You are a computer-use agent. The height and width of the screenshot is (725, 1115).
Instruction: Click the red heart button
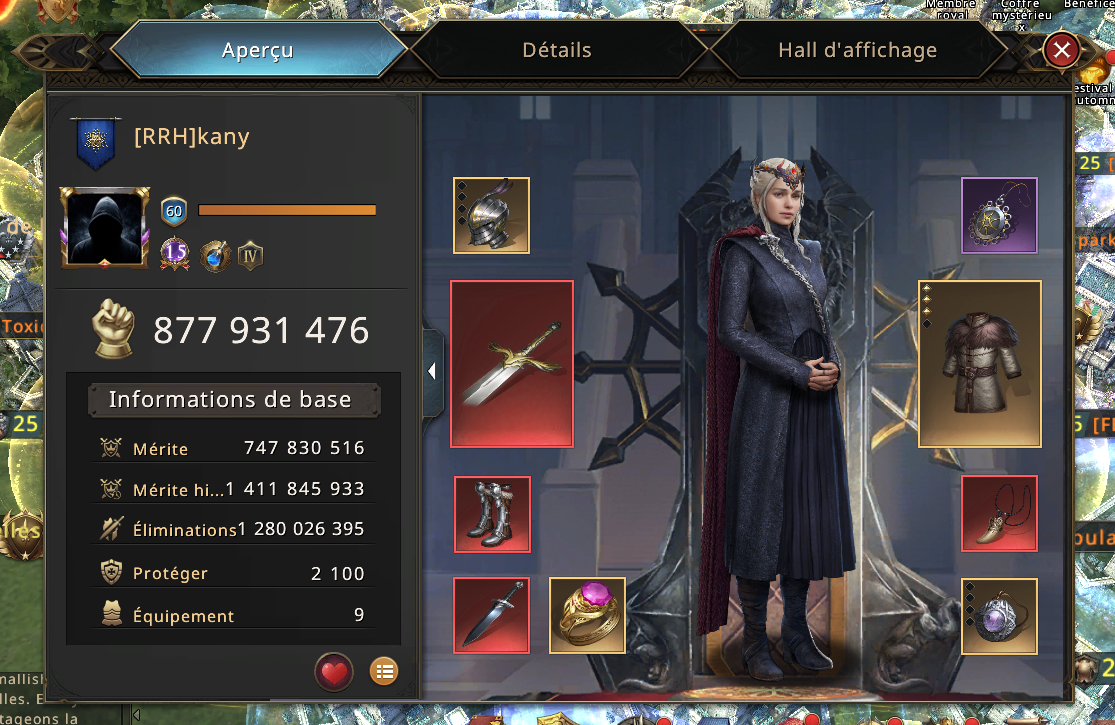click(334, 671)
